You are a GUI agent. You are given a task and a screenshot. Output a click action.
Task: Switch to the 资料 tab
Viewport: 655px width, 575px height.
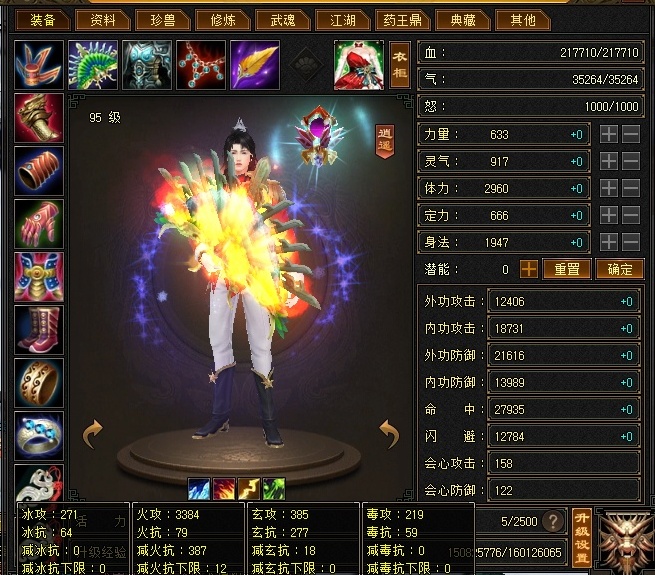pos(103,19)
